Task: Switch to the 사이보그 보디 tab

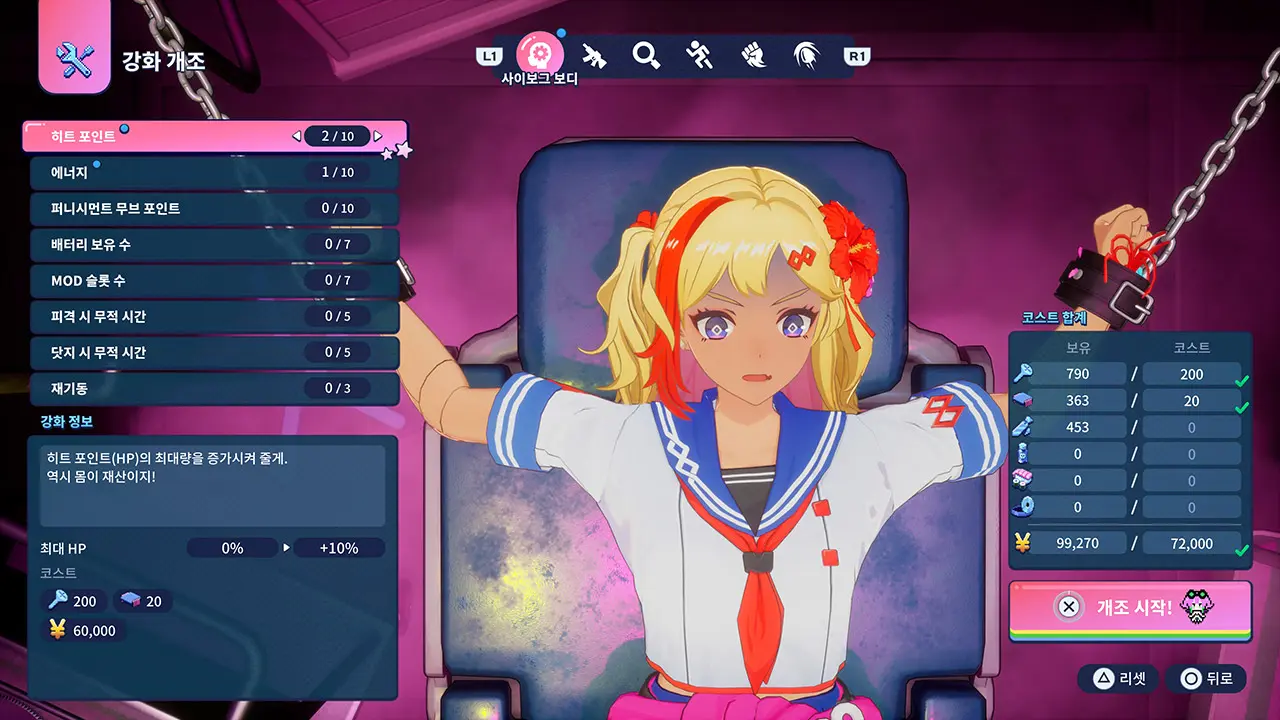Action: click(539, 54)
